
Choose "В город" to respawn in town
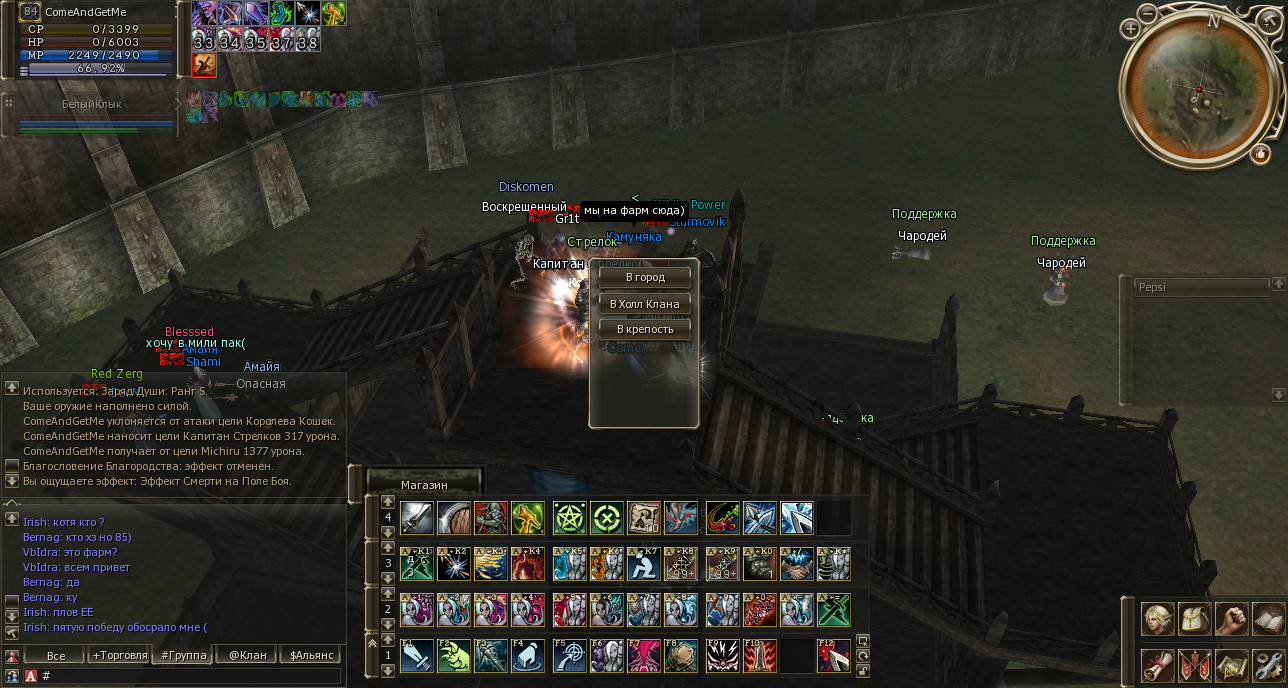(645, 277)
